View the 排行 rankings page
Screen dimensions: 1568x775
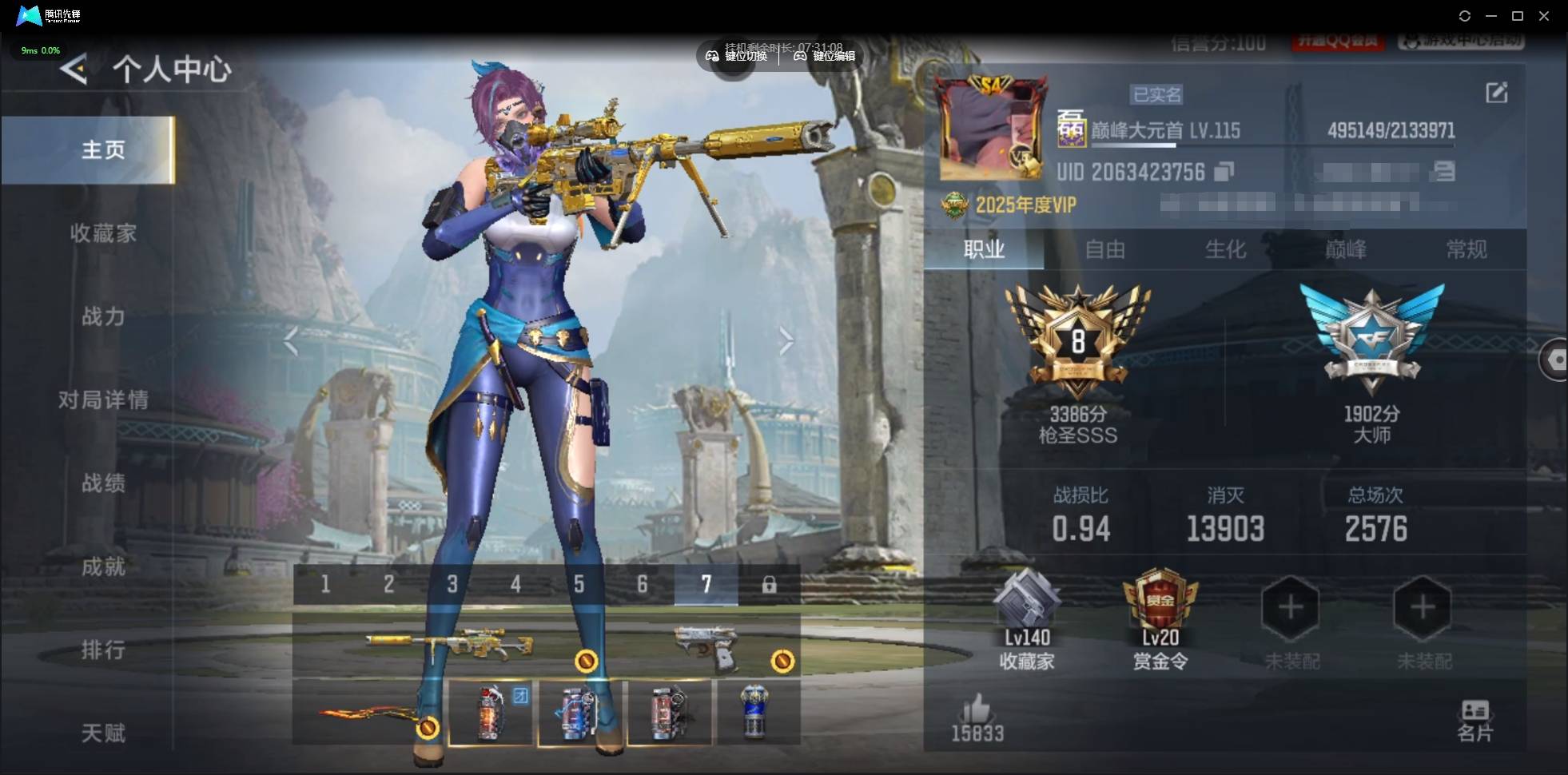coord(103,650)
